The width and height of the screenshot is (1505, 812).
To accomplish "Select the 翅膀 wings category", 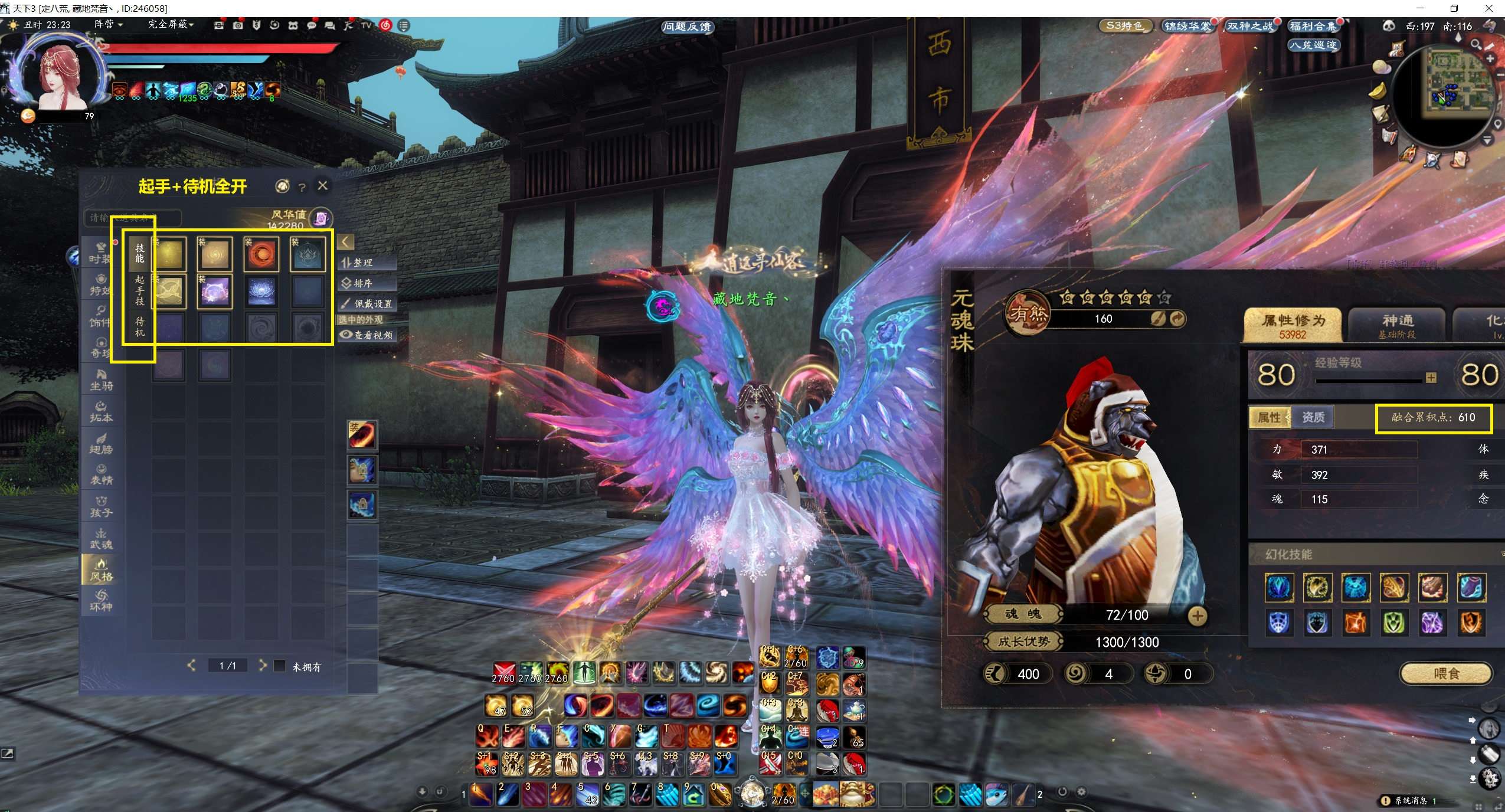I will (101, 444).
